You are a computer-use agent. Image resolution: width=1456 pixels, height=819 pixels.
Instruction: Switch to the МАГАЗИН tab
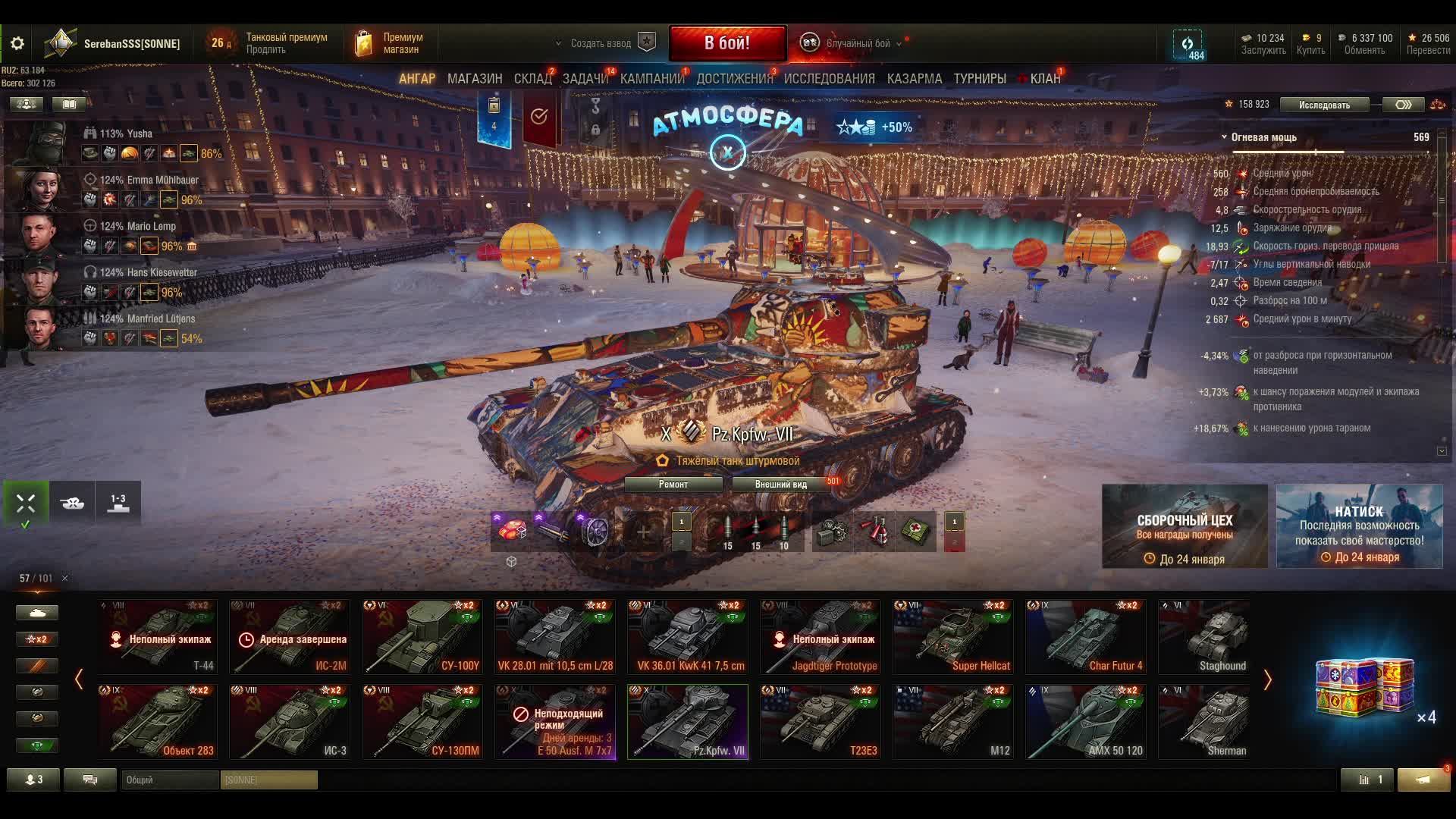click(x=475, y=79)
